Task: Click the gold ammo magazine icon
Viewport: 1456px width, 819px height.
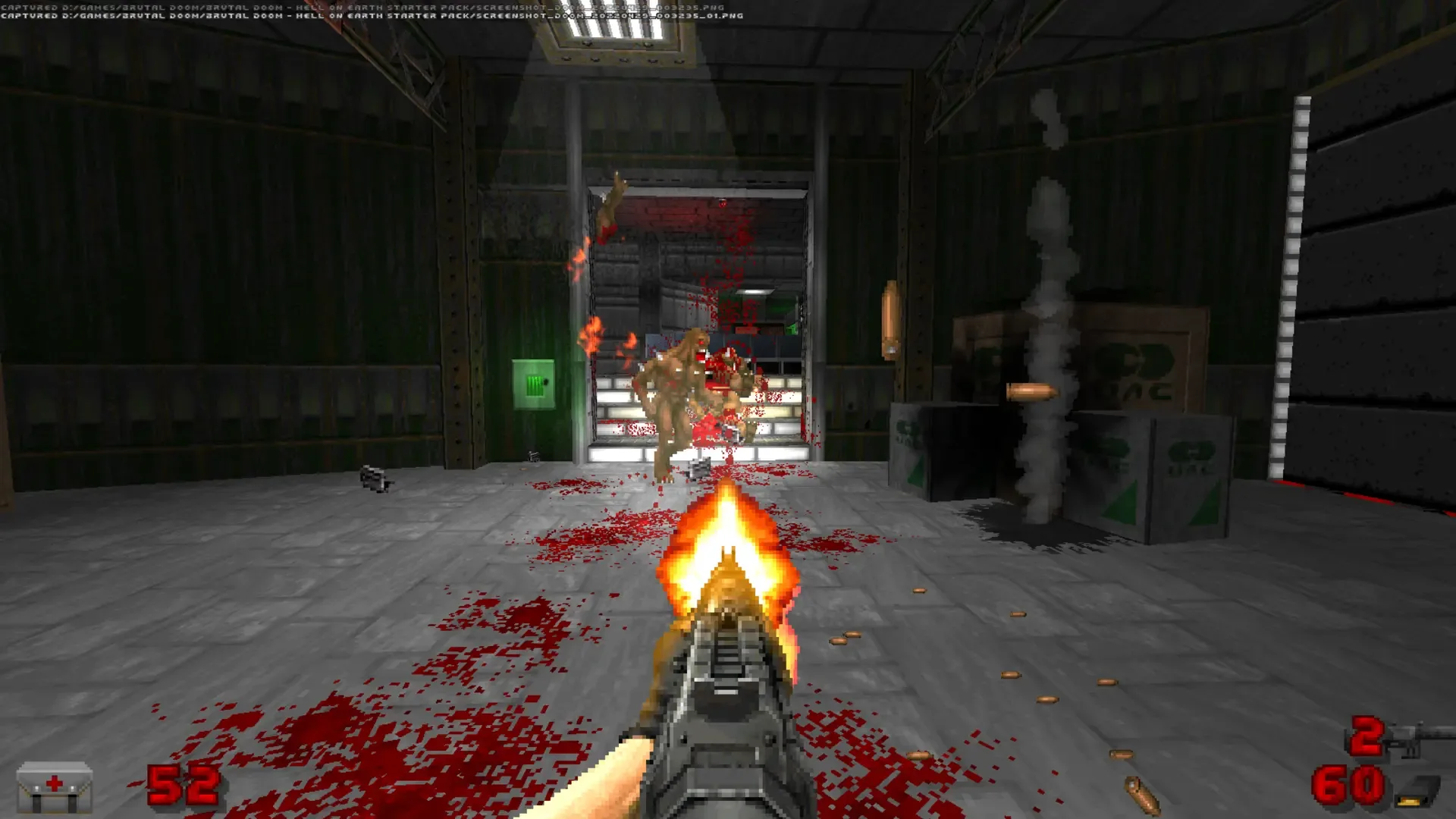Action: (x=1414, y=792)
